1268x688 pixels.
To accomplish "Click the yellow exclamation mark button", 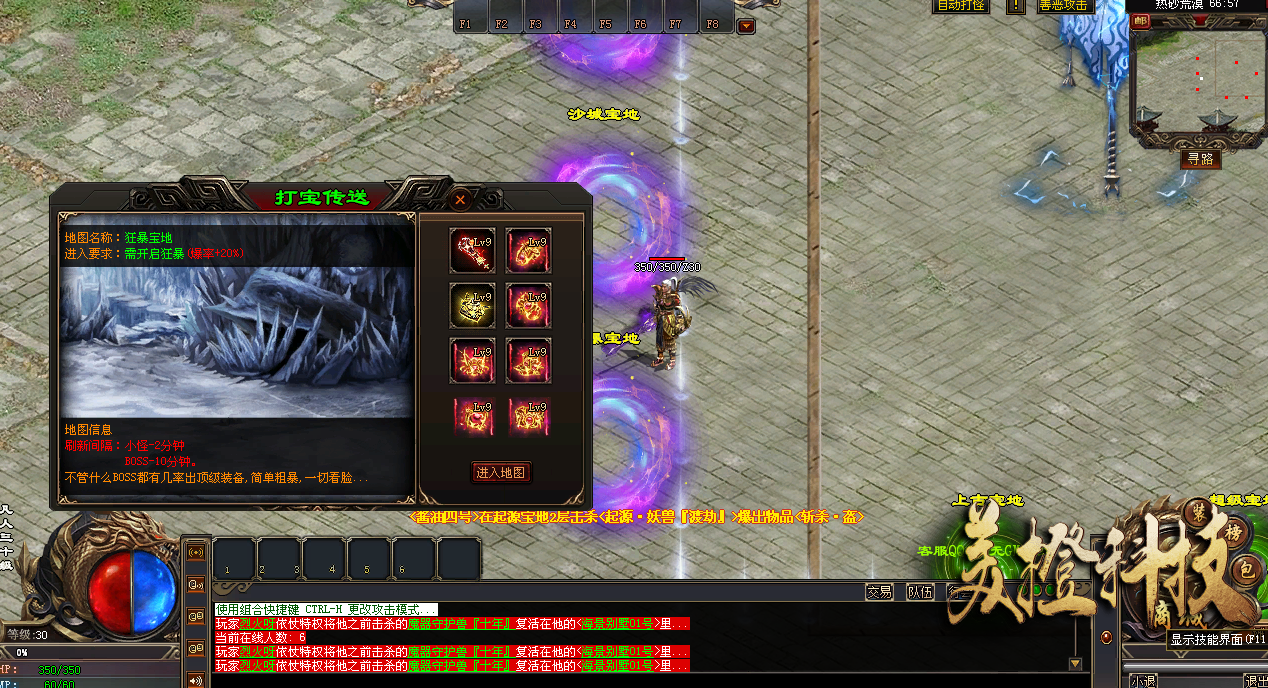I will click(1016, 5).
